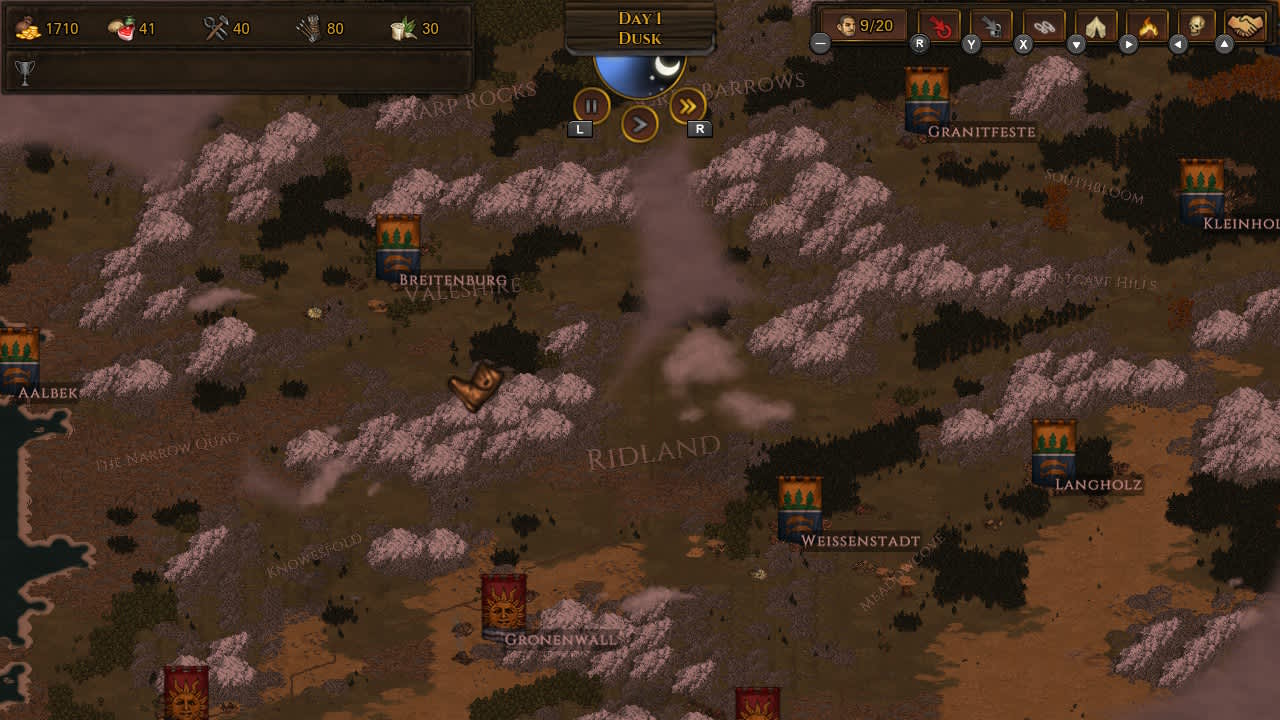Open the skull graveyard action icon
Screen dimensions: 1280x720
click(x=1194, y=24)
